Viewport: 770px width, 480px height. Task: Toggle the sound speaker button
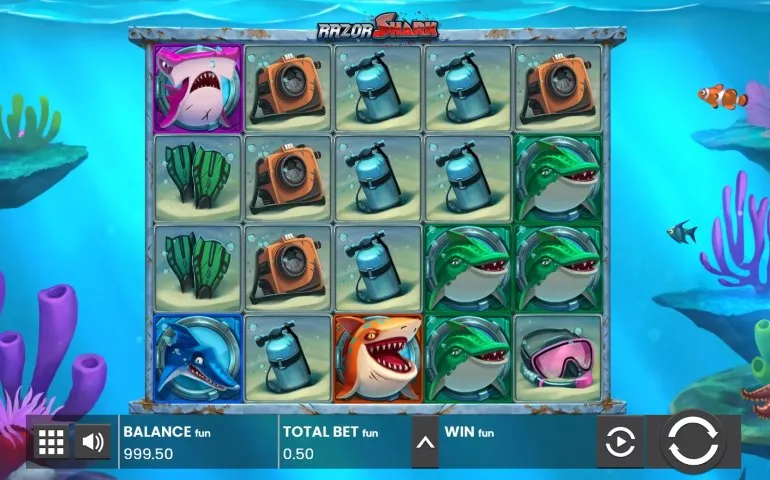pos(92,442)
